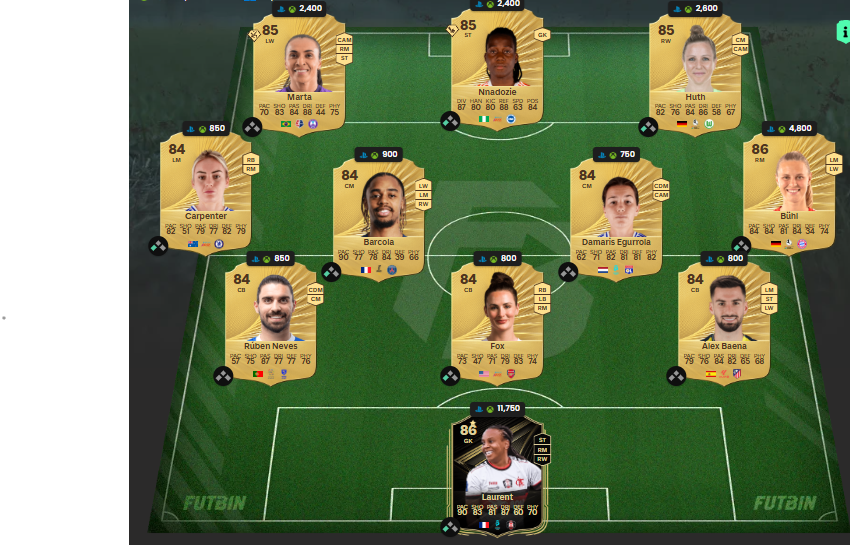Open the Ruben Neves card
Image resolution: width=850 pixels, height=545 pixels.
pyautogui.click(x=271, y=320)
